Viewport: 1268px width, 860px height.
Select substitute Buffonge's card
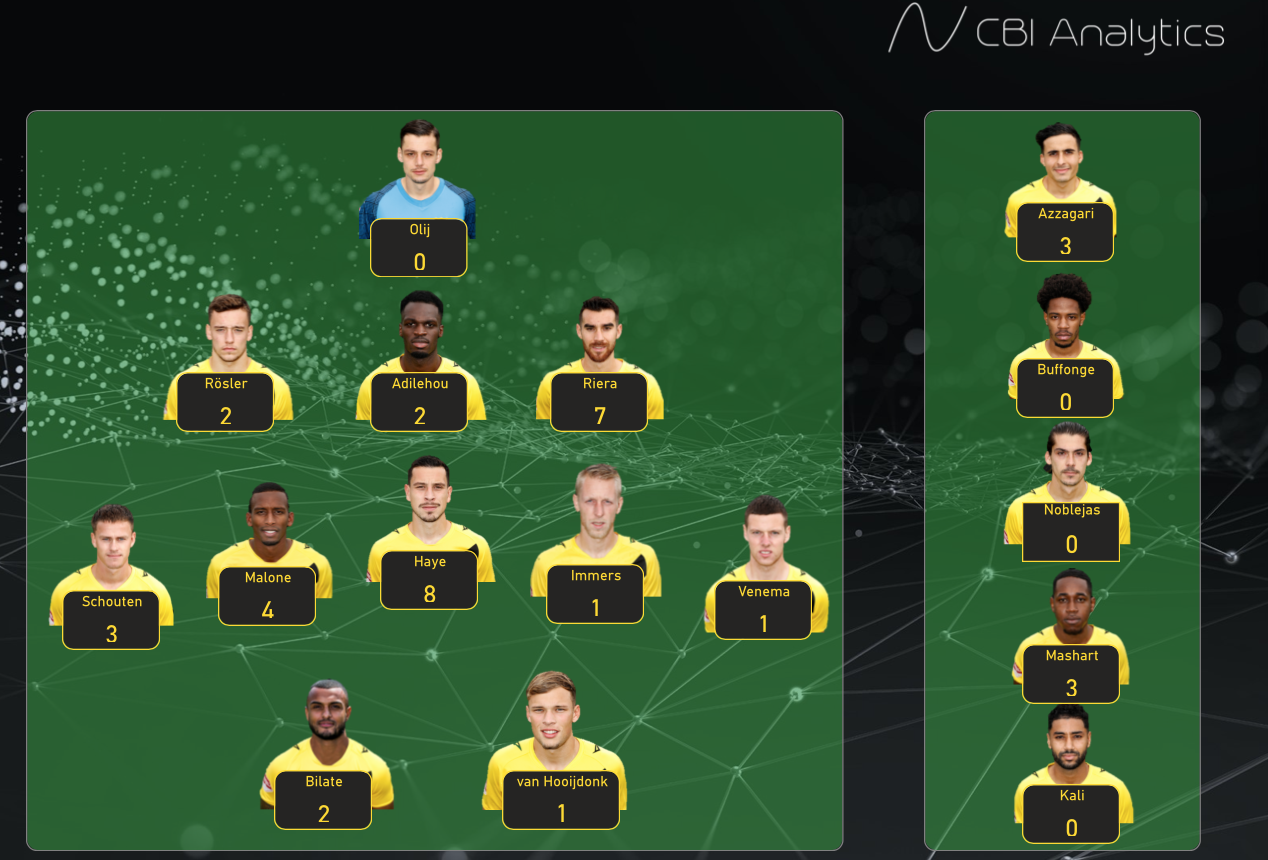(x=1065, y=387)
